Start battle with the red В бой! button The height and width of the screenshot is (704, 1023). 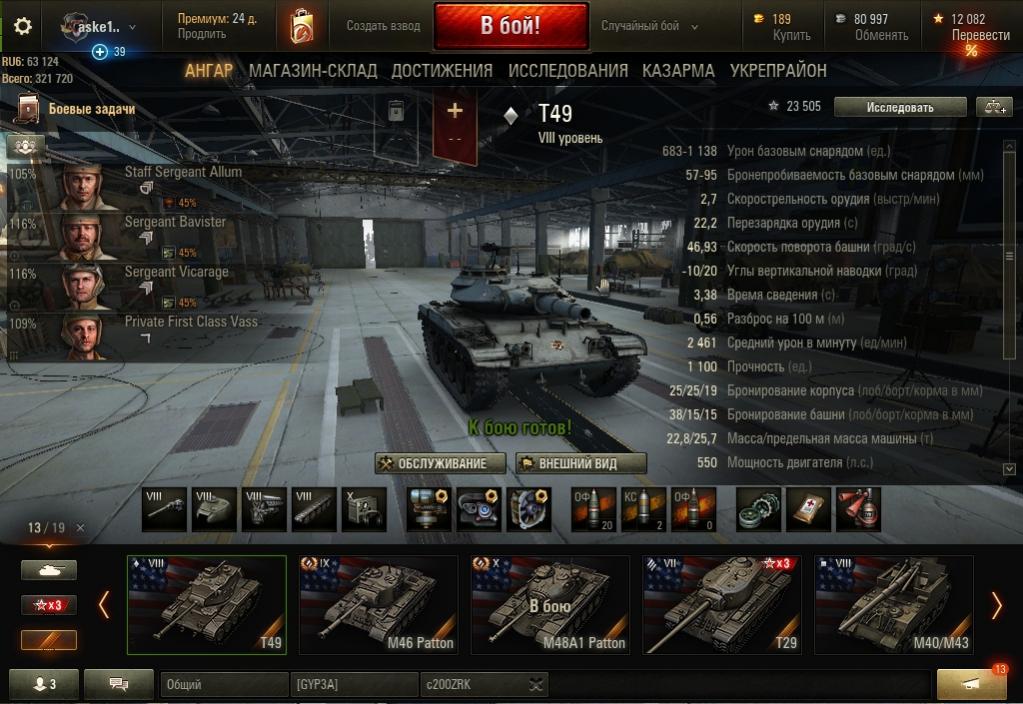pos(510,26)
